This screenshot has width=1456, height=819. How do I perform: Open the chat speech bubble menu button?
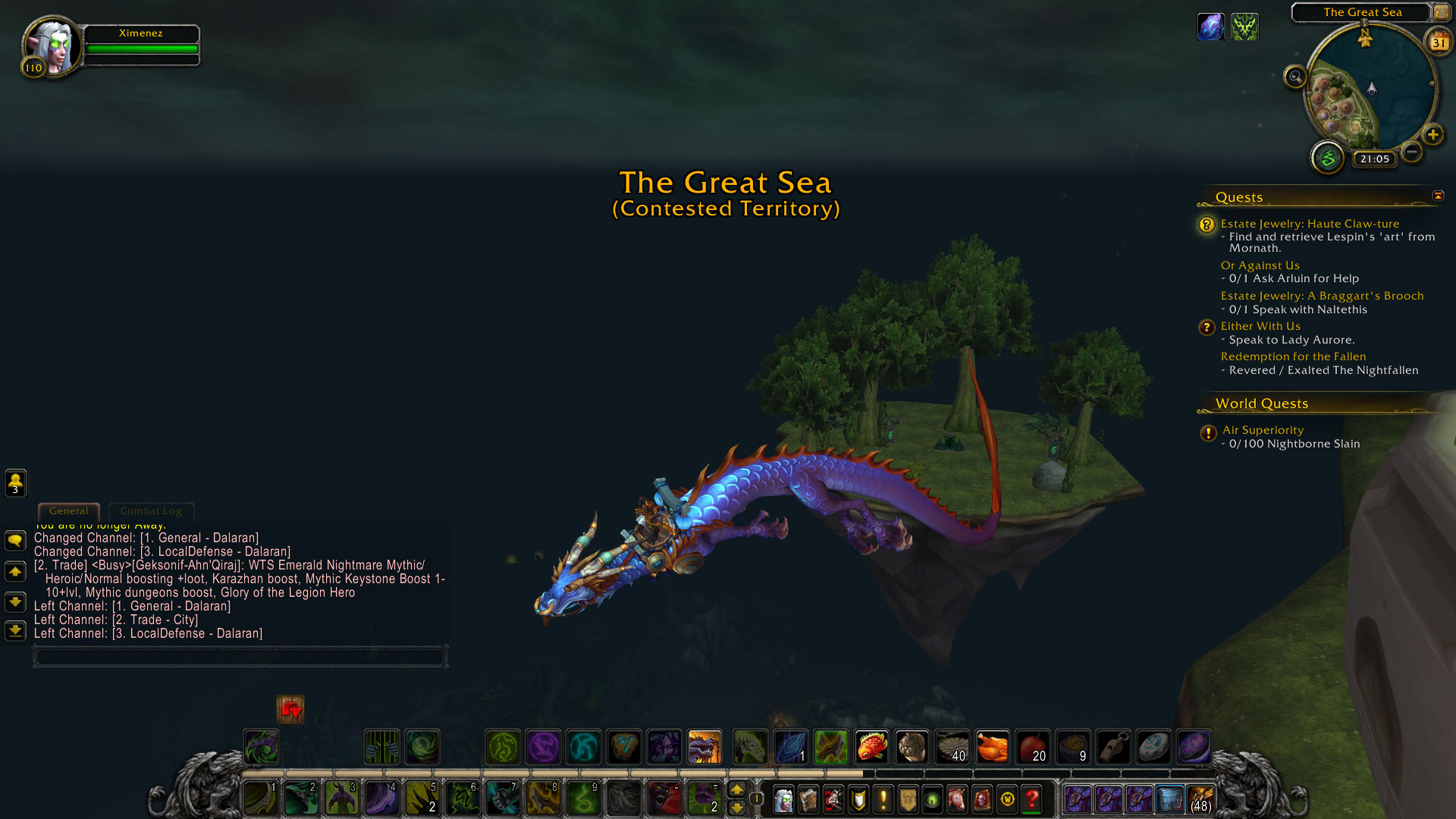pyautogui.click(x=15, y=540)
